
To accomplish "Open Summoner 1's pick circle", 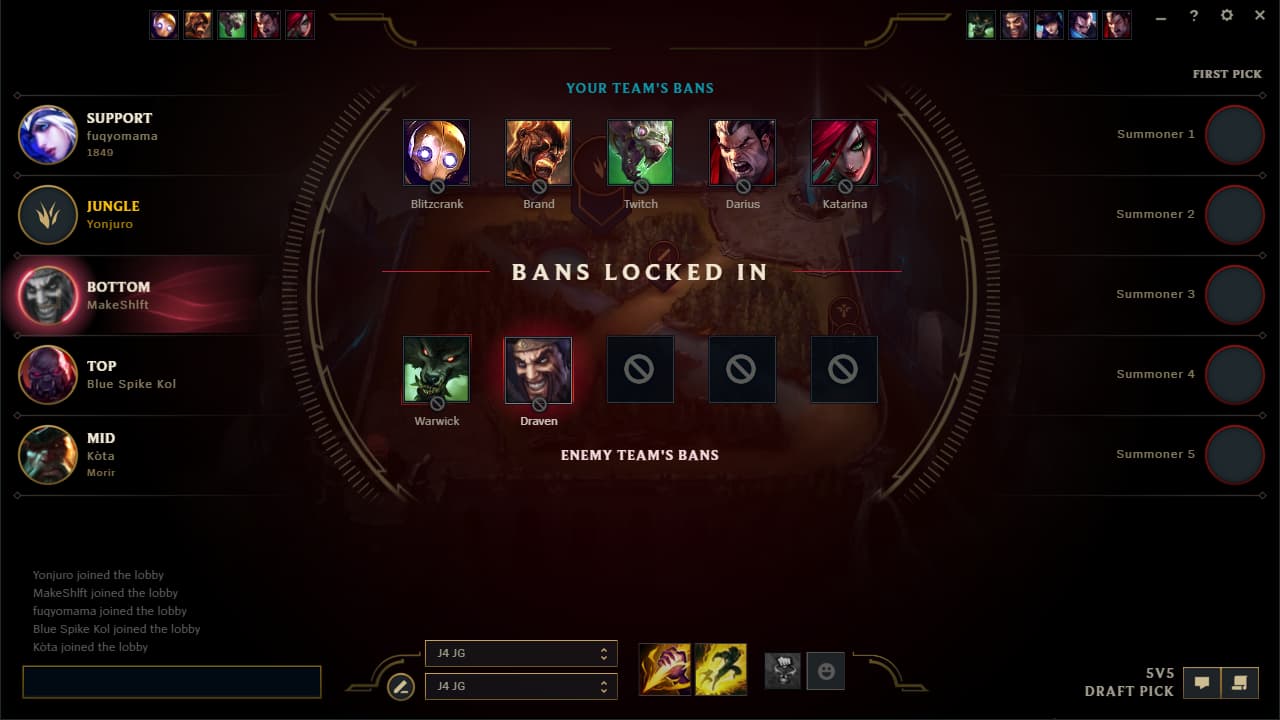I will (x=1235, y=135).
